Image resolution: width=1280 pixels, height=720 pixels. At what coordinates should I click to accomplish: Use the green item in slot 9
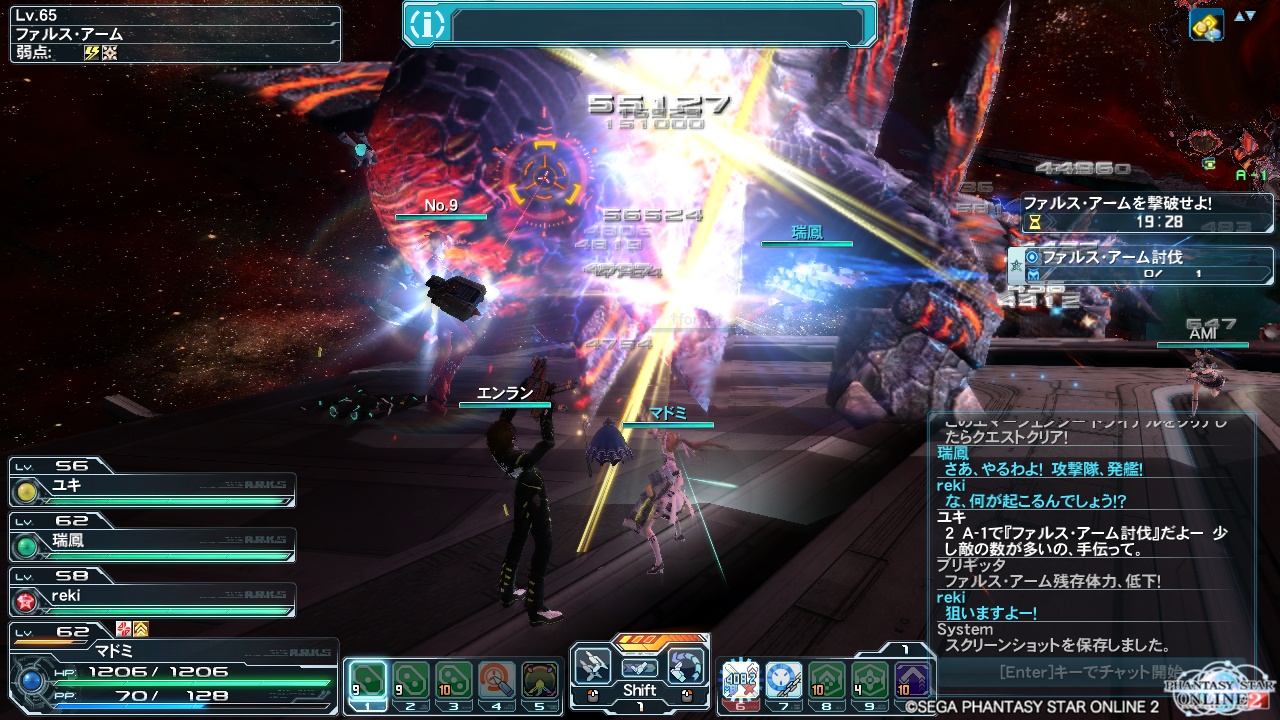[870, 680]
